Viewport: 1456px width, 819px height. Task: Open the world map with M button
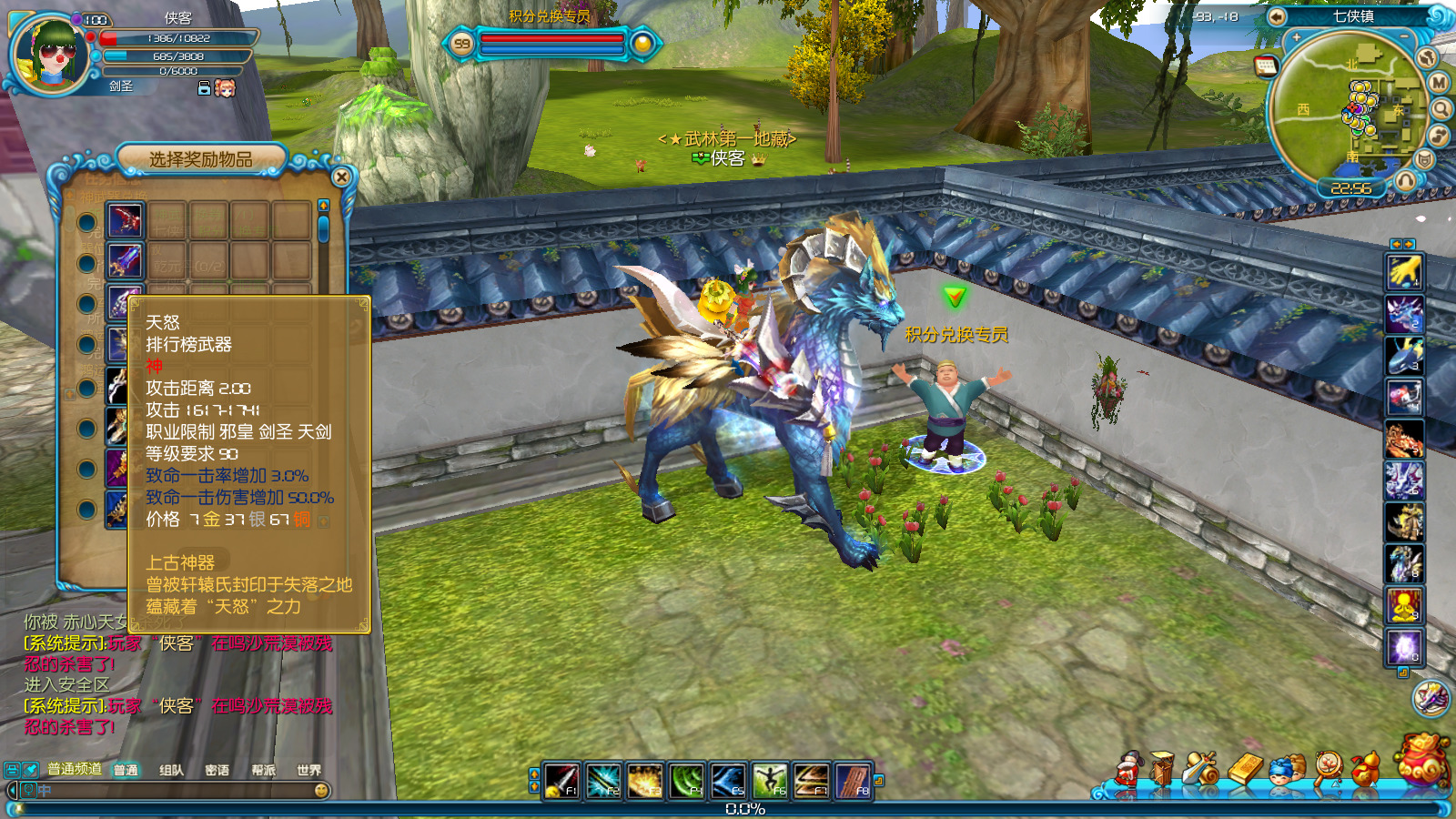coord(1439,83)
